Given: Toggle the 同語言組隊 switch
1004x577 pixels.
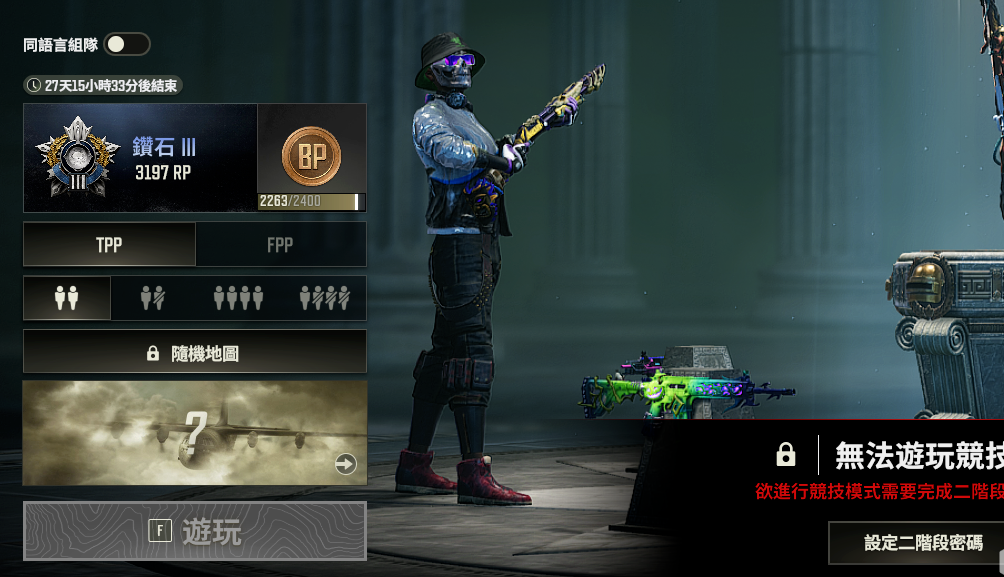Looking at the screenshot, I should pyautogui.click(x=127, y=44).
